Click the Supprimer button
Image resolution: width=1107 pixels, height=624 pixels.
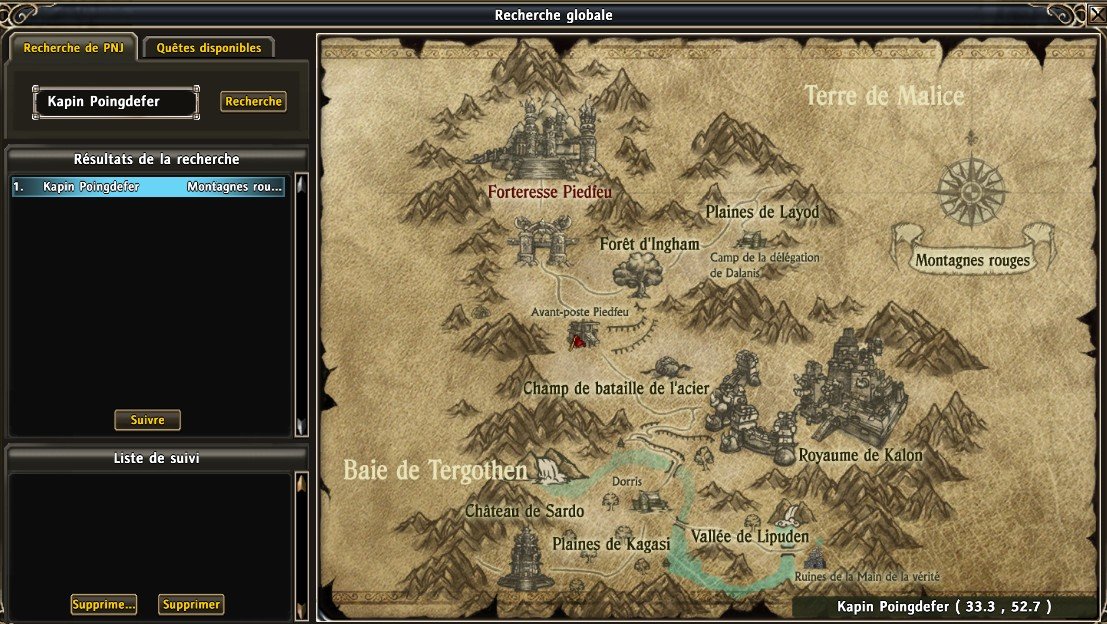(191, 604)
